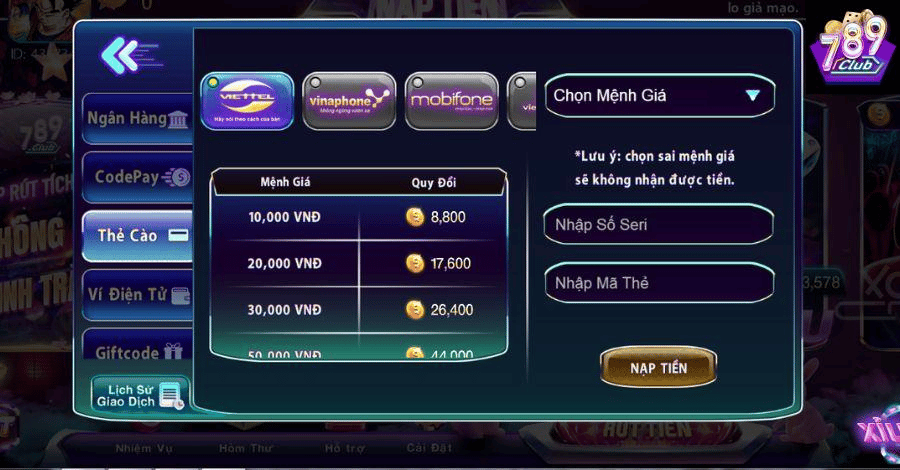Choose the Viettel card provider

(247, 100)
